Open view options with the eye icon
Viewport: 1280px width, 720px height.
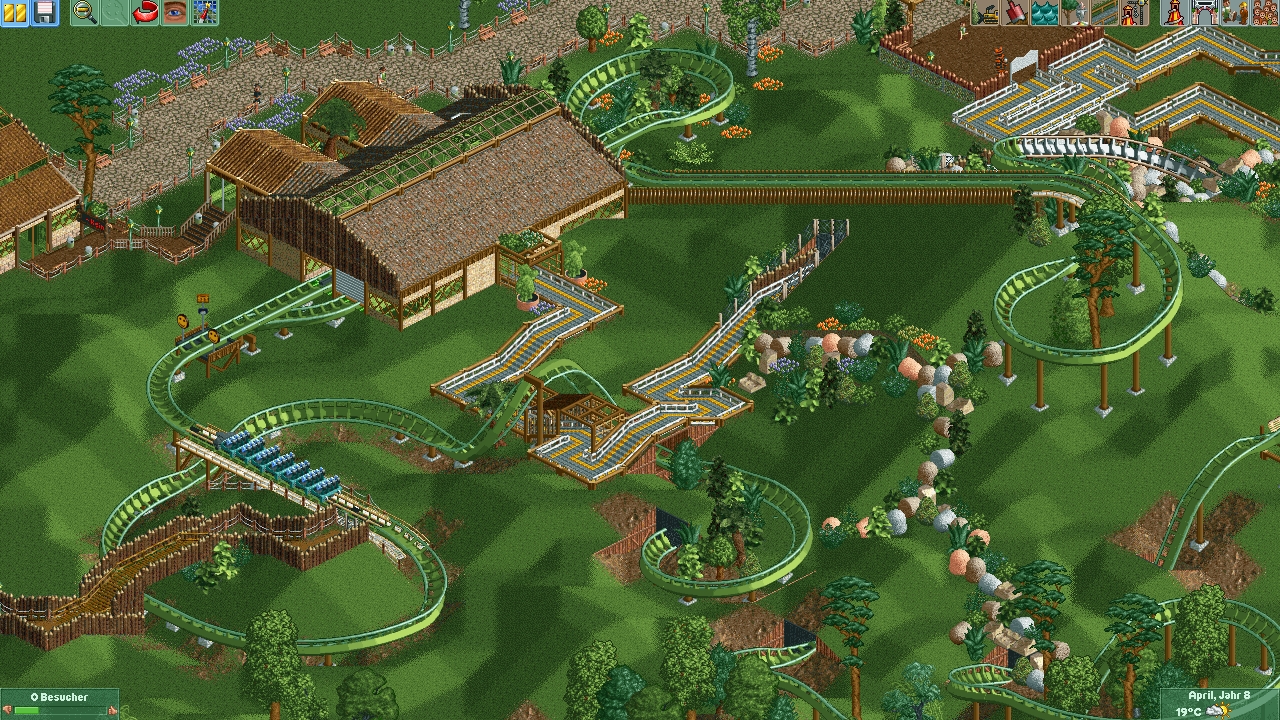point(175,12)
